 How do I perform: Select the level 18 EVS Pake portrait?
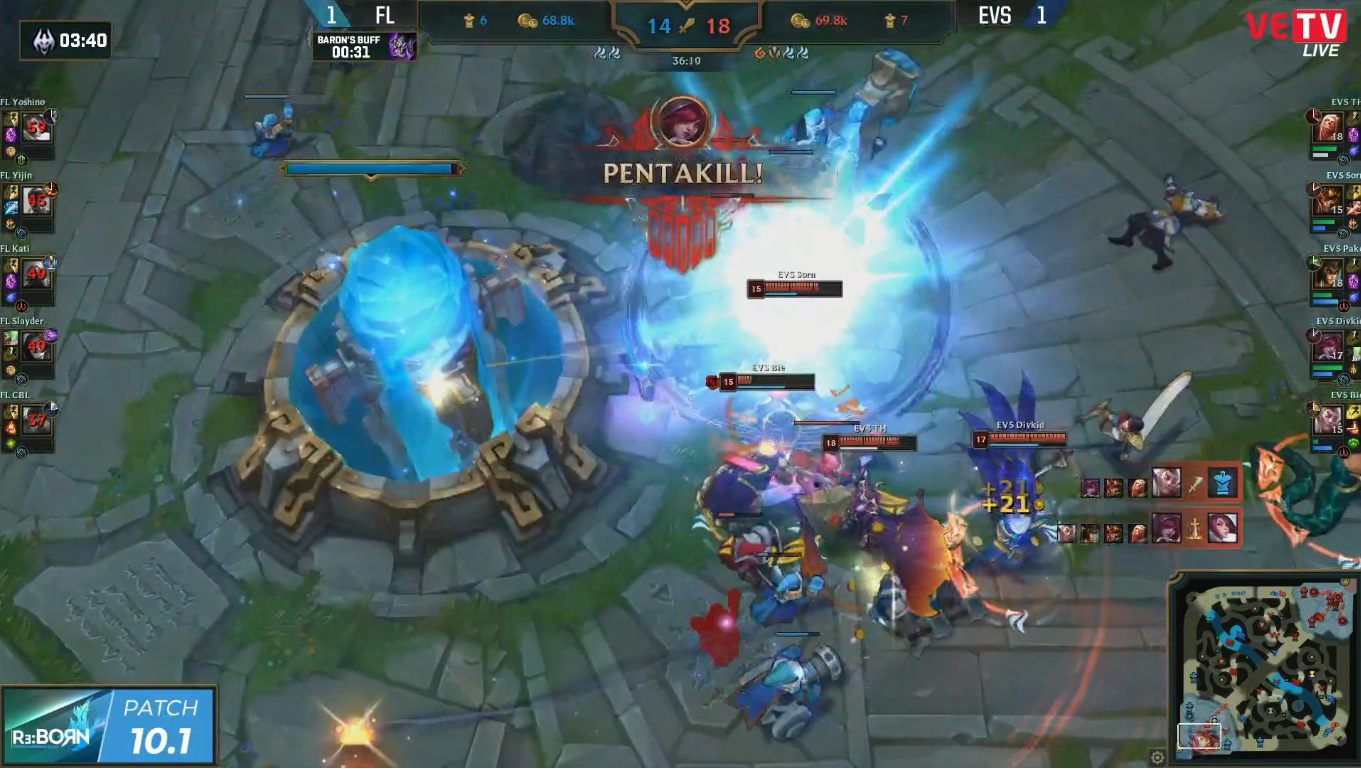coord(1328,273)
